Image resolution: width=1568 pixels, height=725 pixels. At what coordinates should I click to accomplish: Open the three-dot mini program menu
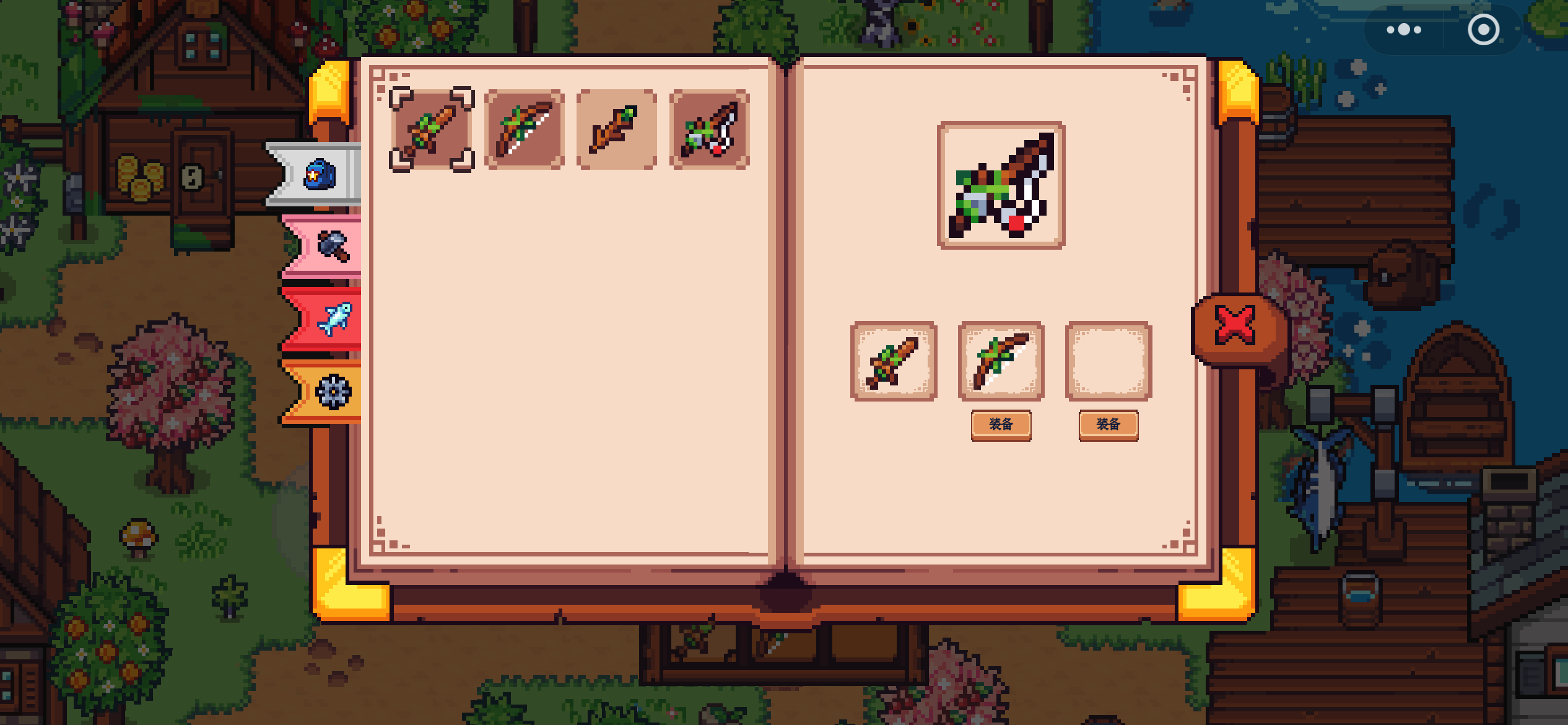point(1403,30)
